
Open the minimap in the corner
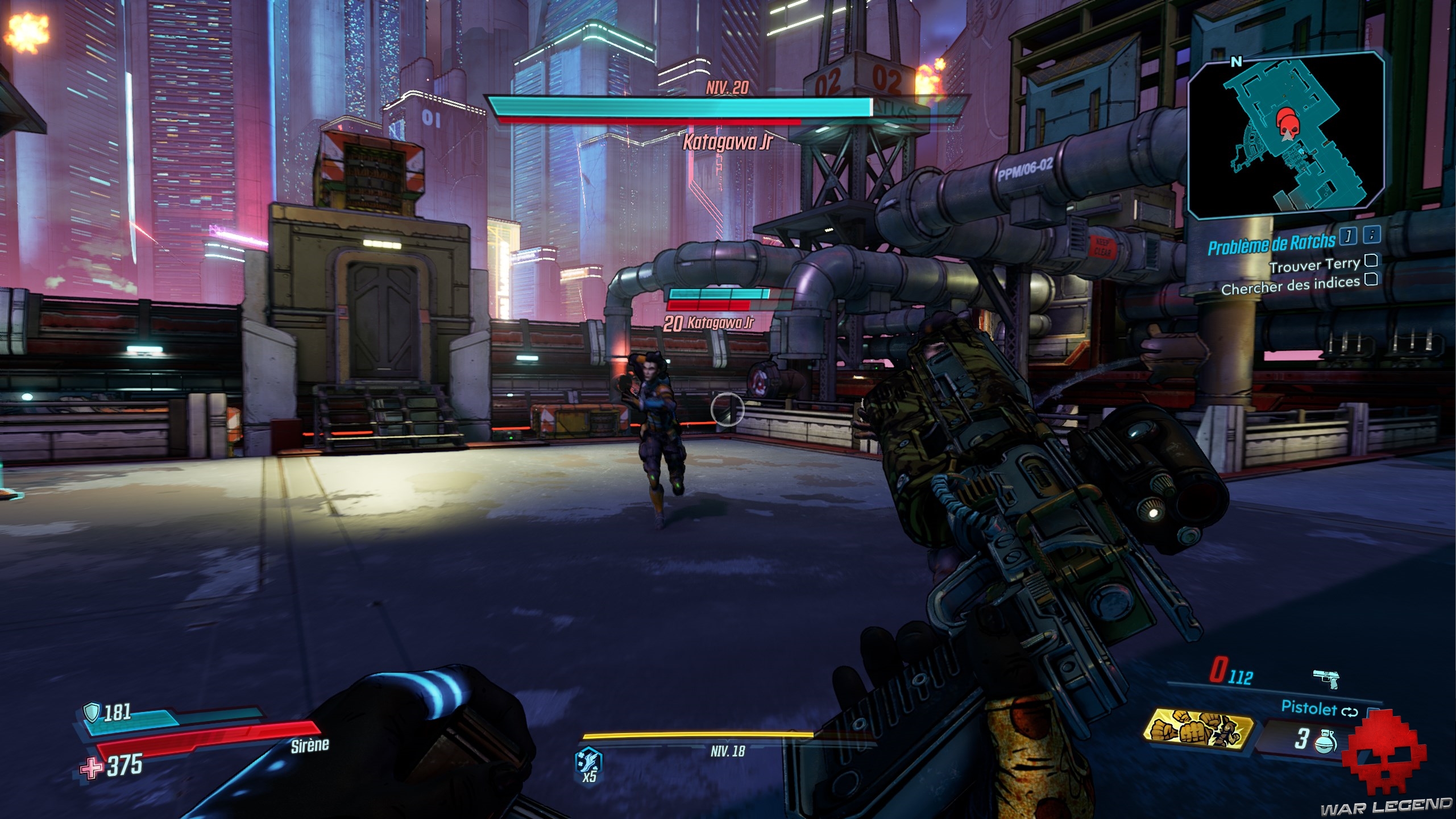coord(1286,135)
